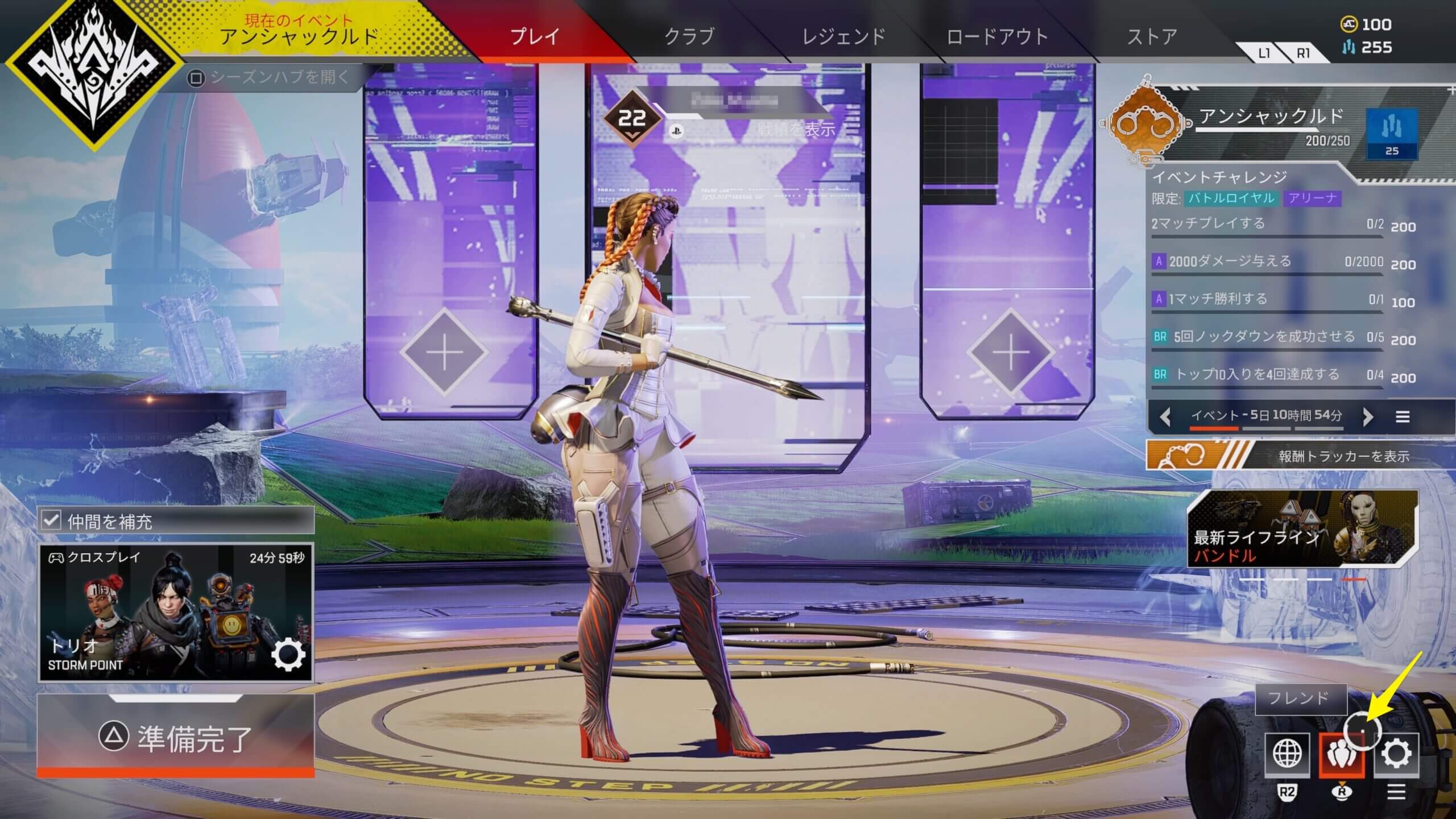Open the gear settings icon at bottom right
The height and width of the screenshot is (819, 1456).
point(1396,755)
